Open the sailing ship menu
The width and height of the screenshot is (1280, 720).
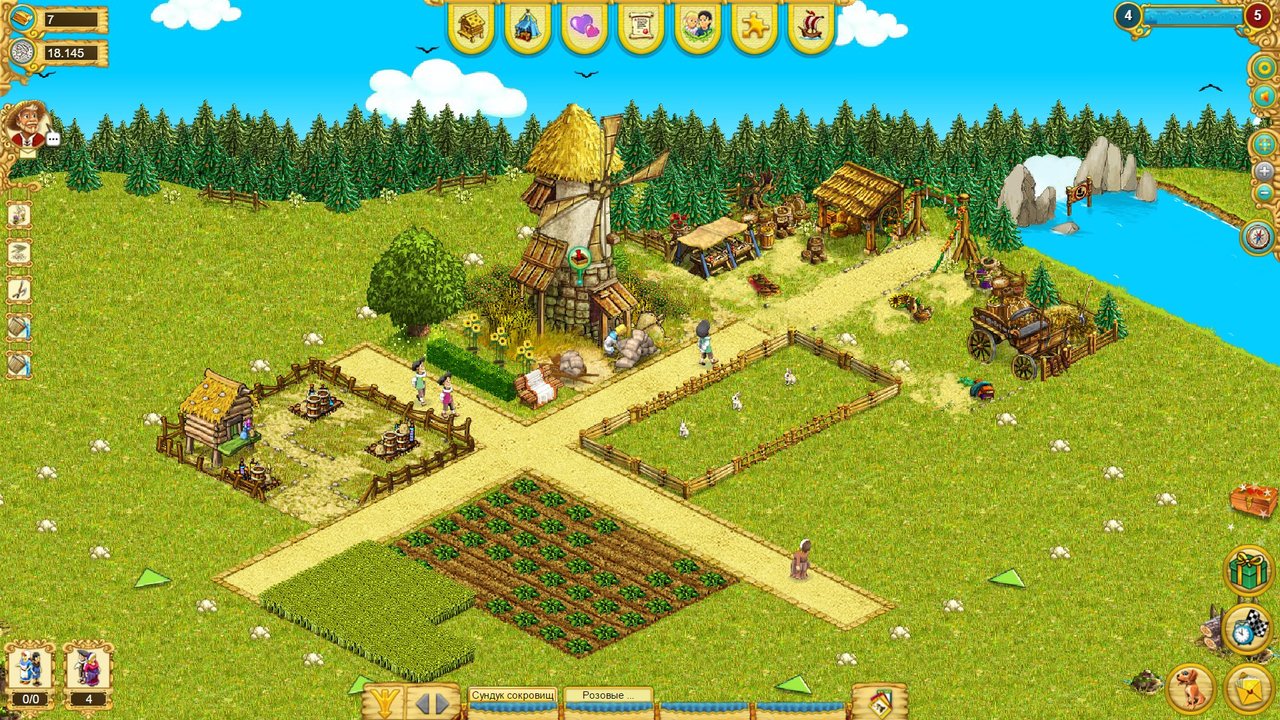pyautogui.click(x=811, y=29)
